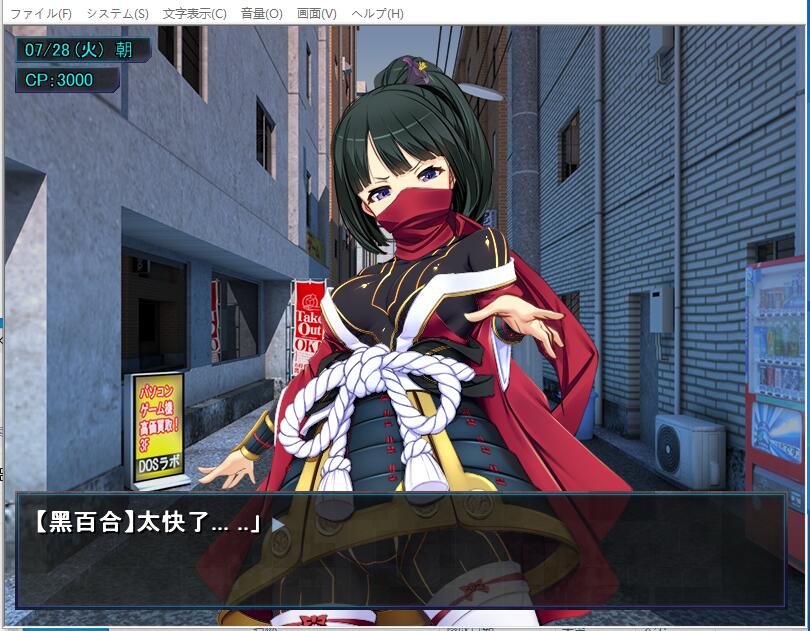
Task: Open the 文字表示(C) text display menu
Action: click(194, 14)
